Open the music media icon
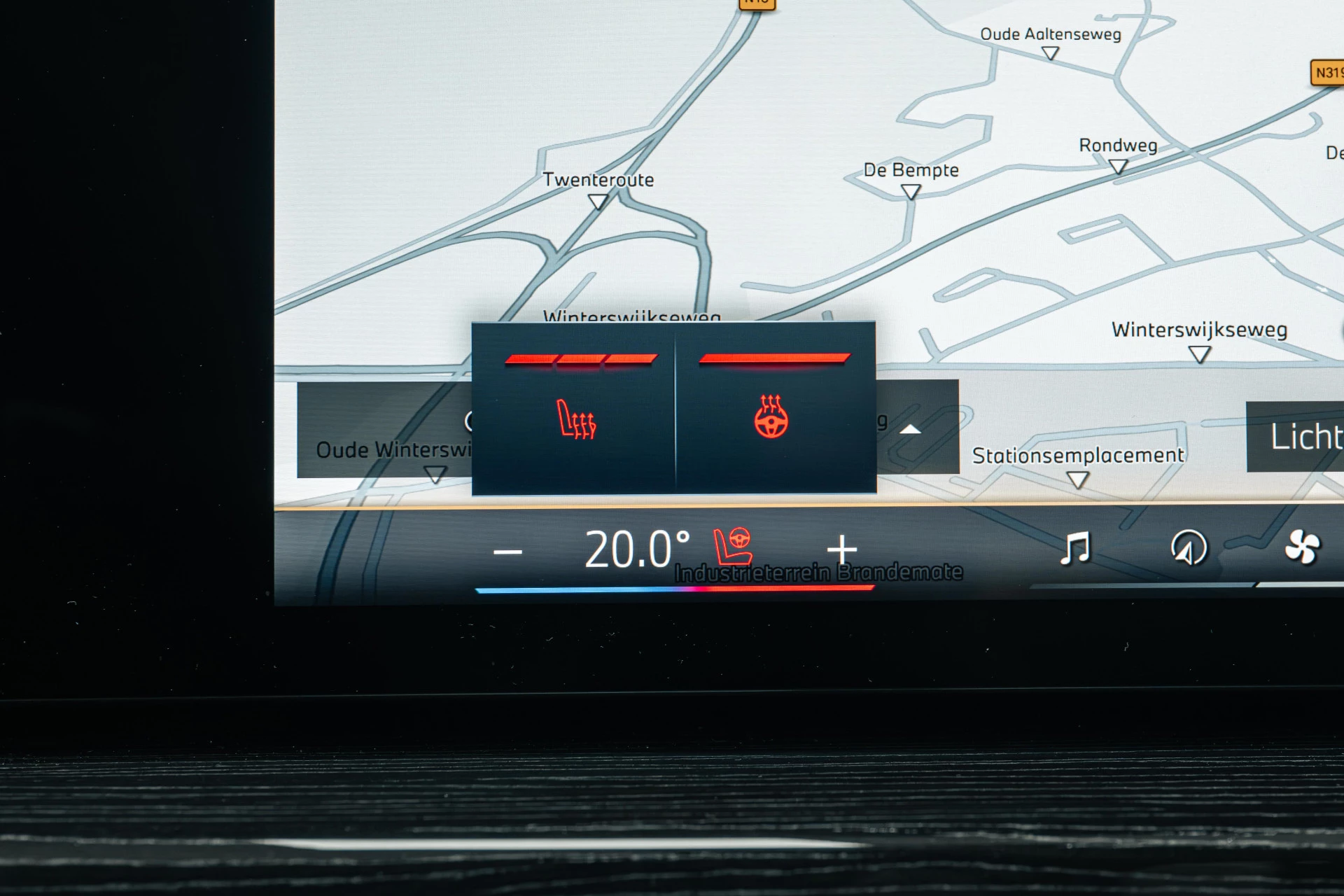Screen dimensions: 1344x896 click(x=1075, y=548)
